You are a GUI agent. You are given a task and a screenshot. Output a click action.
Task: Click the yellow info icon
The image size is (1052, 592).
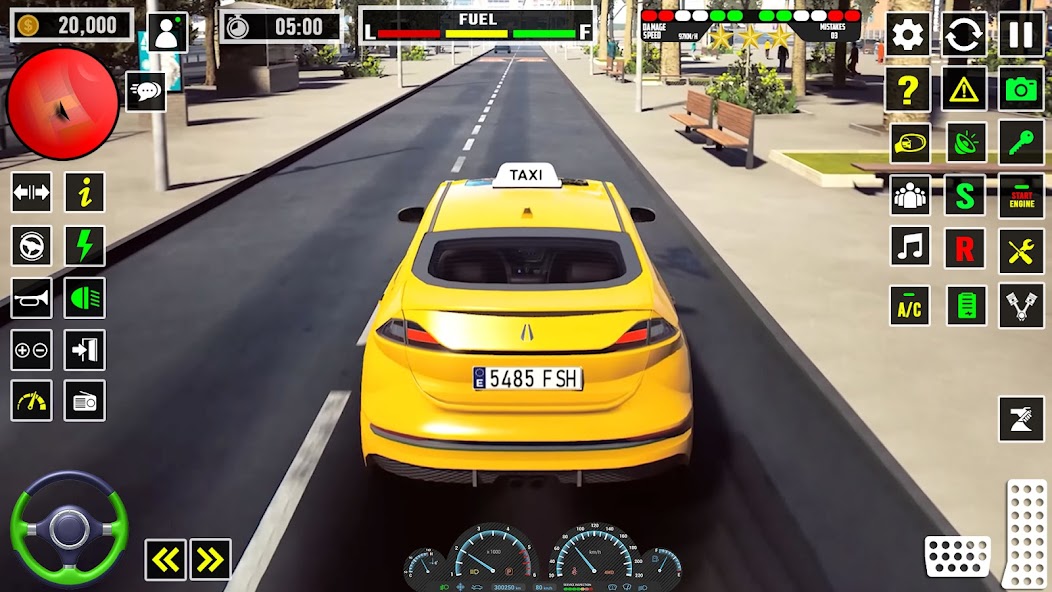tap(85, 192)
